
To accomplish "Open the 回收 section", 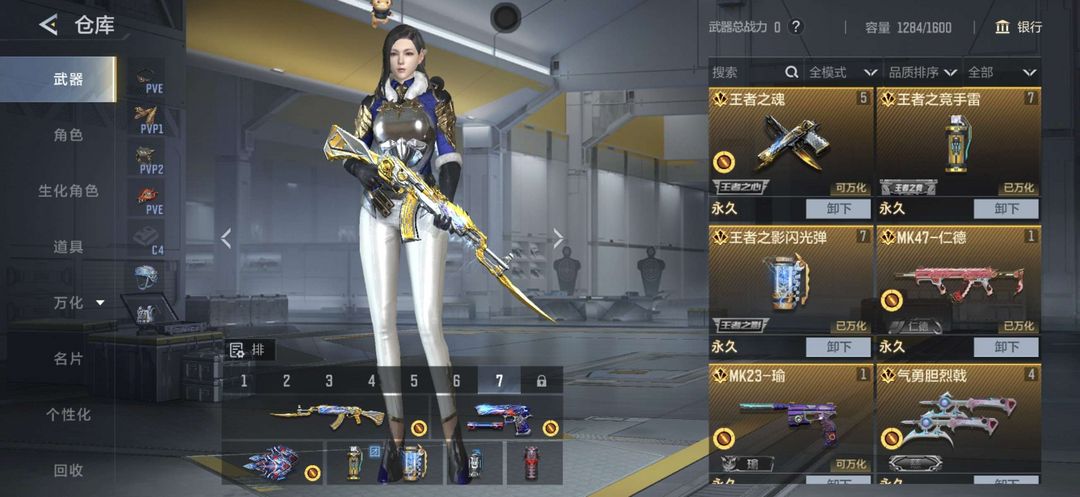I will (x=68, y=470).
